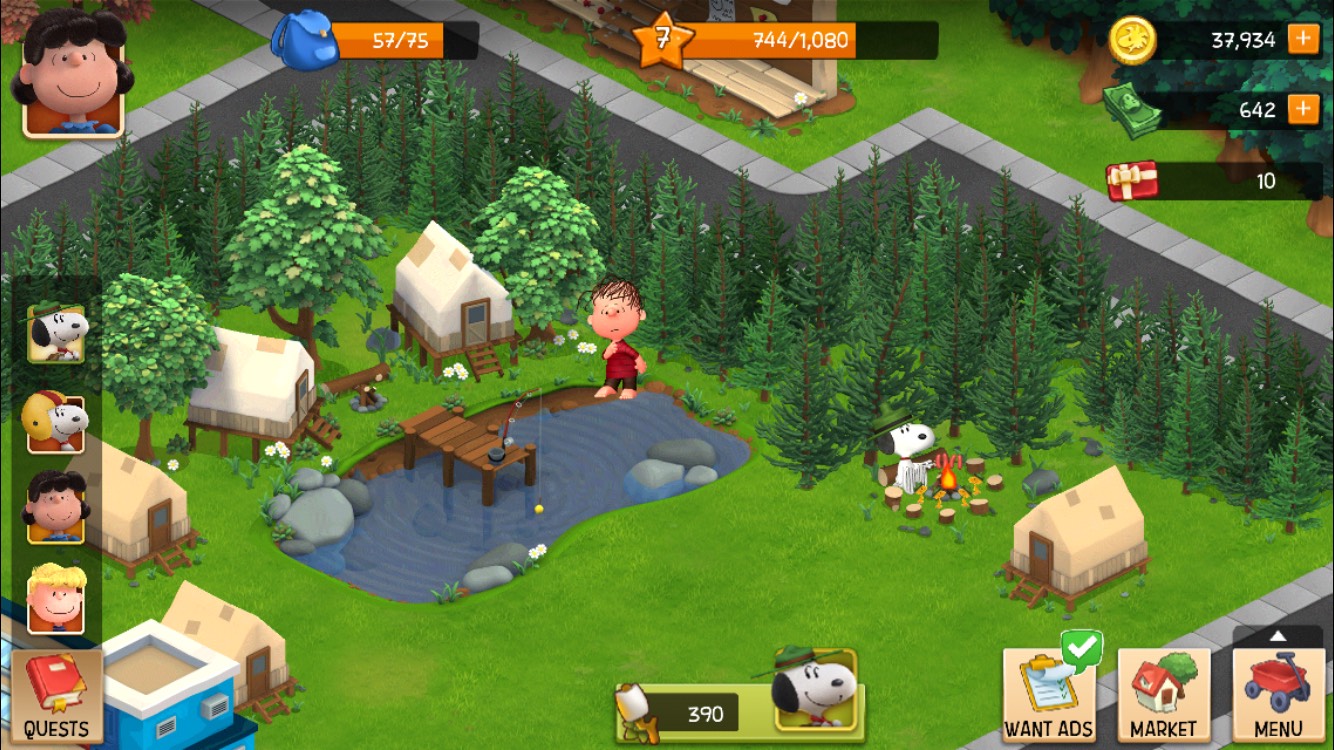The image size is (1334, 750).
Task: Open the Want Ads clipboard
Action: pos(1048,694)
